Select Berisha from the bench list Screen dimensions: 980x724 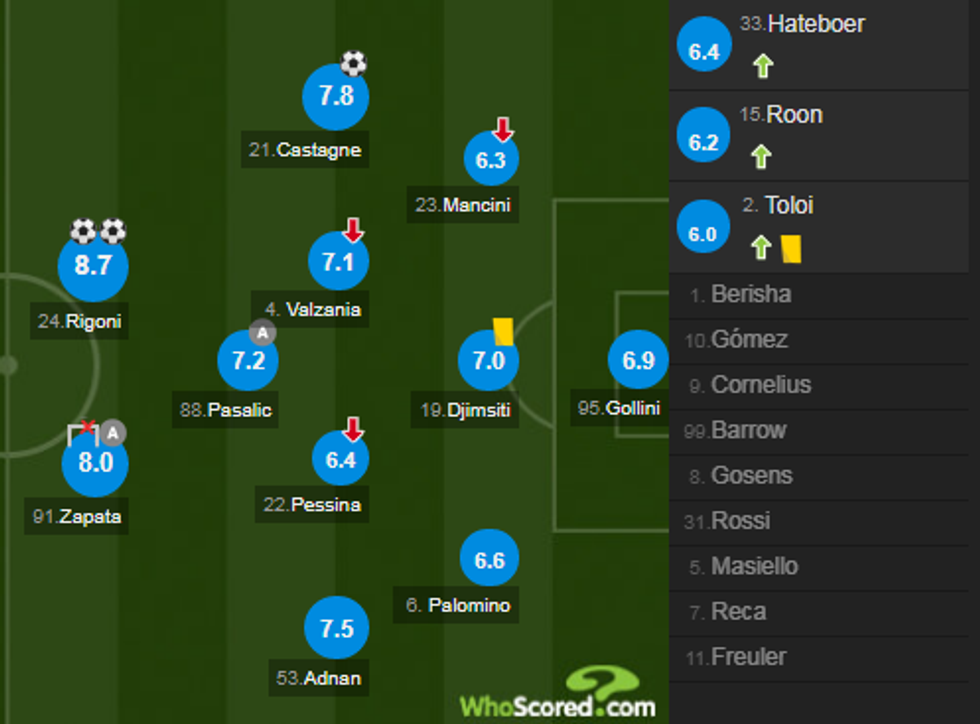click(752, 295)
